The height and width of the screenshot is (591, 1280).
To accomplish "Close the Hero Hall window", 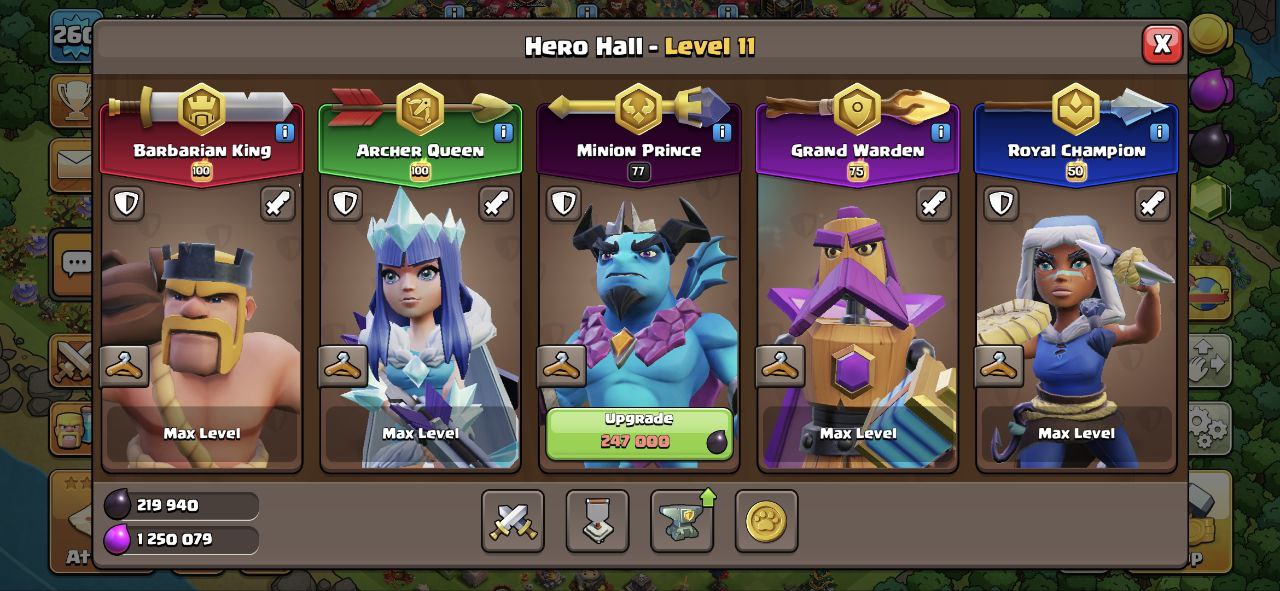I will tap(1161, 44).
